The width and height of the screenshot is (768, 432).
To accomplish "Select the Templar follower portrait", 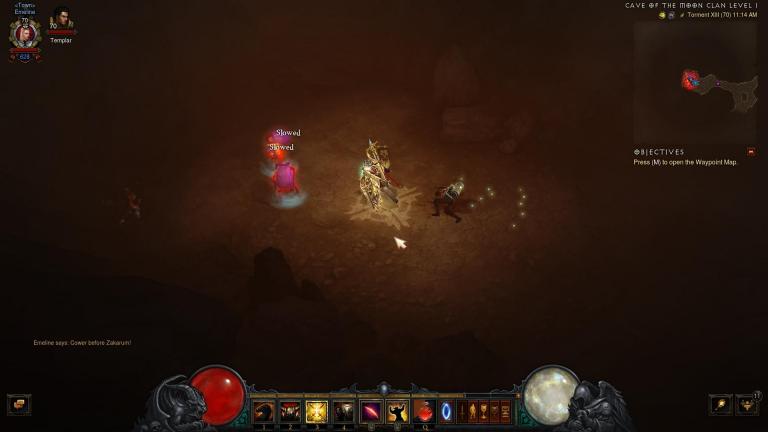I will (x=61, y=21).
